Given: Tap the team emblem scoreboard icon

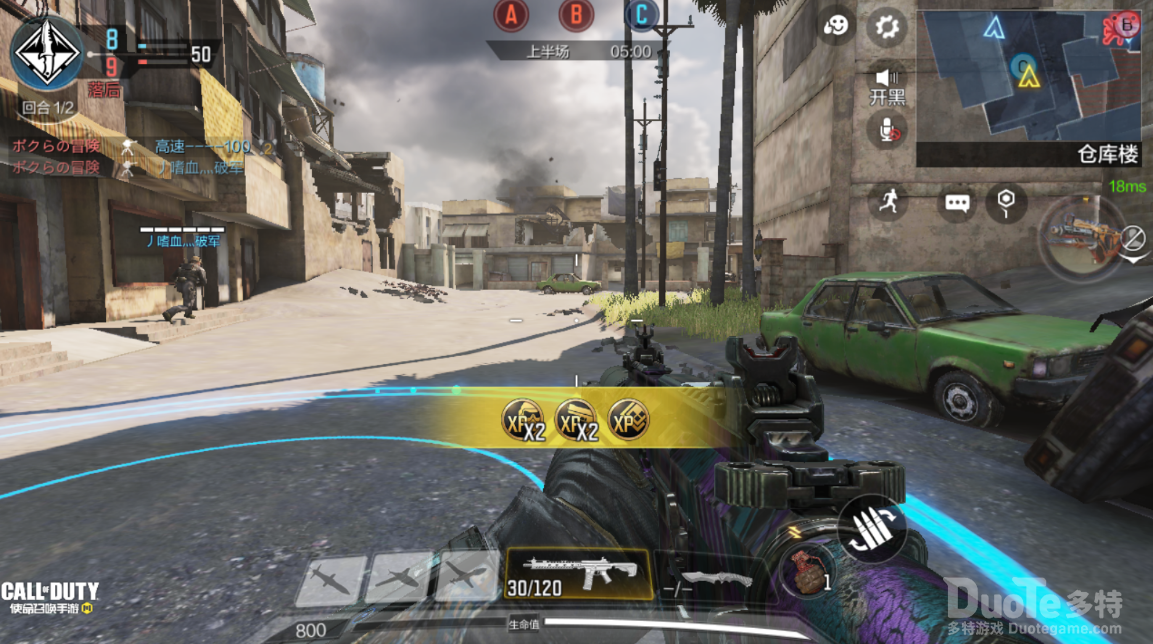Looking at the screenshot, I should click(x=47, y=50).
